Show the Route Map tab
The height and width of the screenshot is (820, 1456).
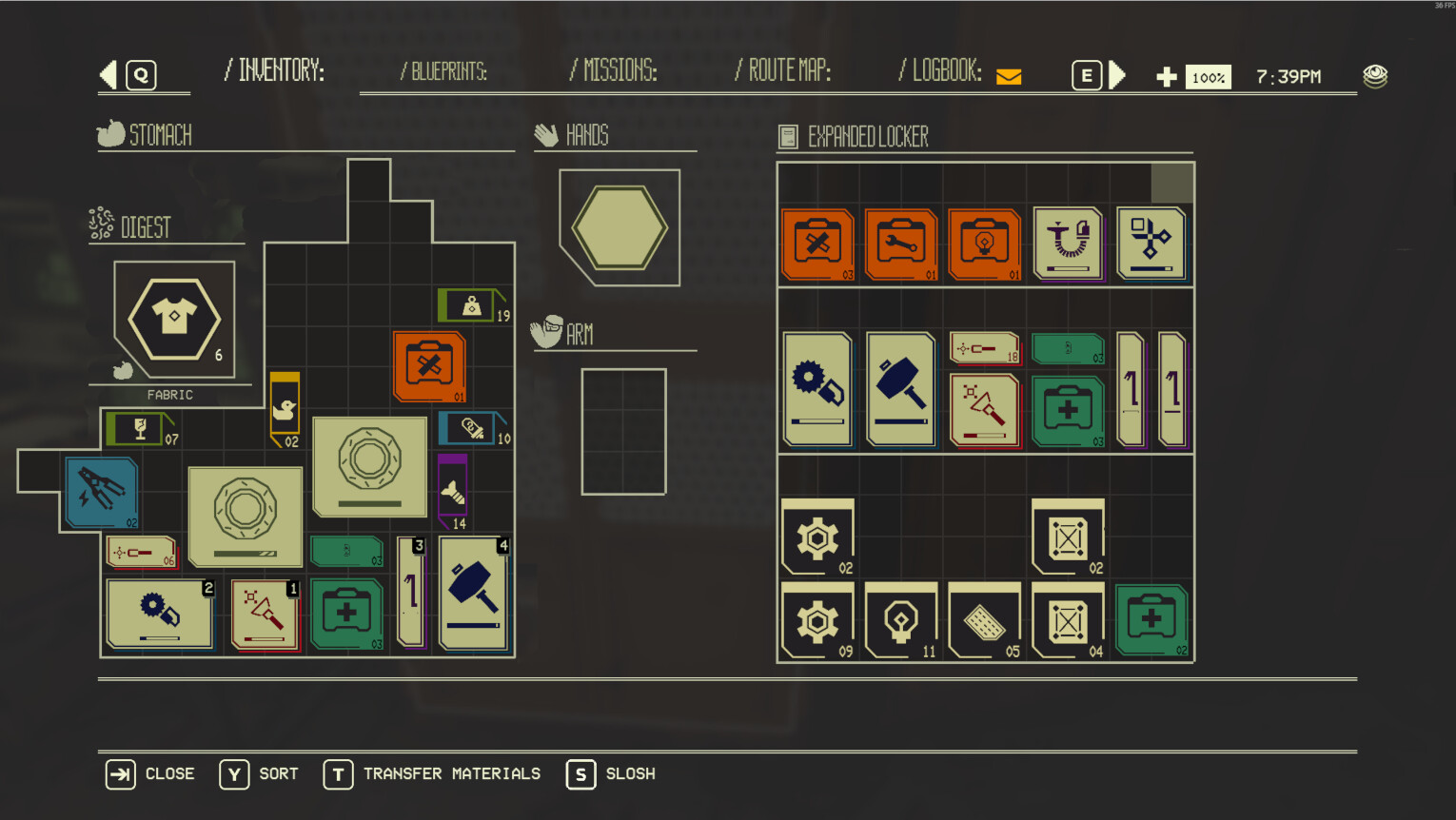click(783, 70)
